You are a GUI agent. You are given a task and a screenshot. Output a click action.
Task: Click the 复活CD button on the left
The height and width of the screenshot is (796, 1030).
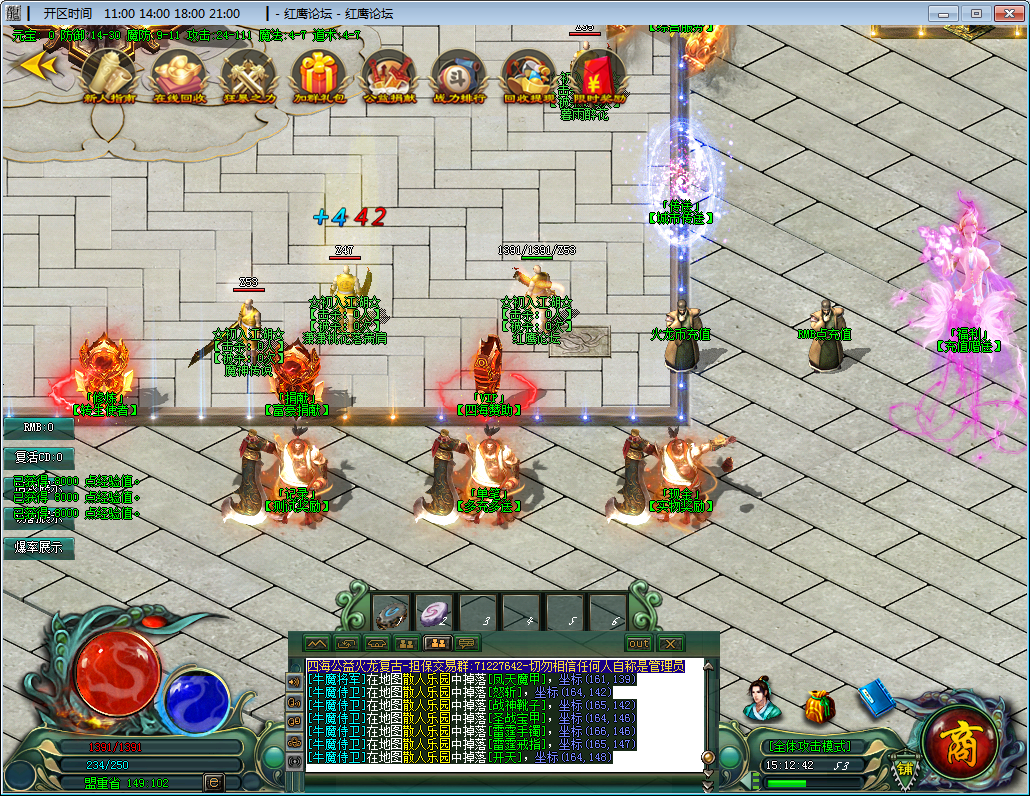38,457
